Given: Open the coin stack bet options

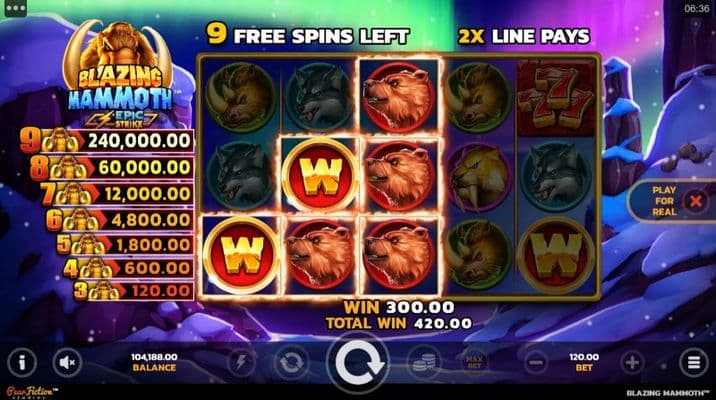Looking at the screenshot, I should 424,362.
